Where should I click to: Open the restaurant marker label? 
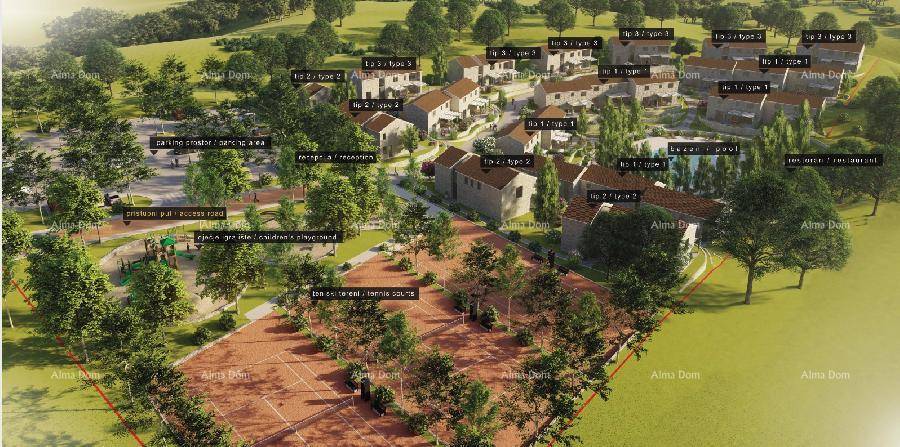pyautogui.click(x=834, y=160)
